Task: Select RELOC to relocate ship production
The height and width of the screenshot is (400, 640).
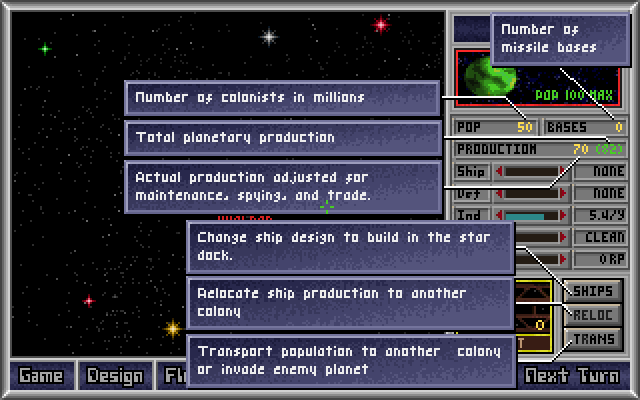Action: tap(593, 315)
